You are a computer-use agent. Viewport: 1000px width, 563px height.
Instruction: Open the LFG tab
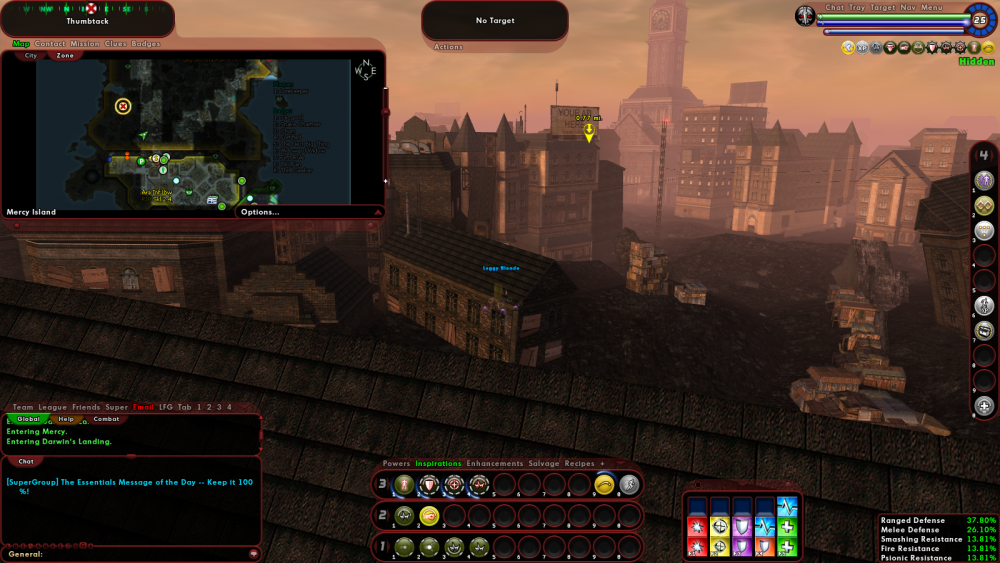click(x=166, y=407)
